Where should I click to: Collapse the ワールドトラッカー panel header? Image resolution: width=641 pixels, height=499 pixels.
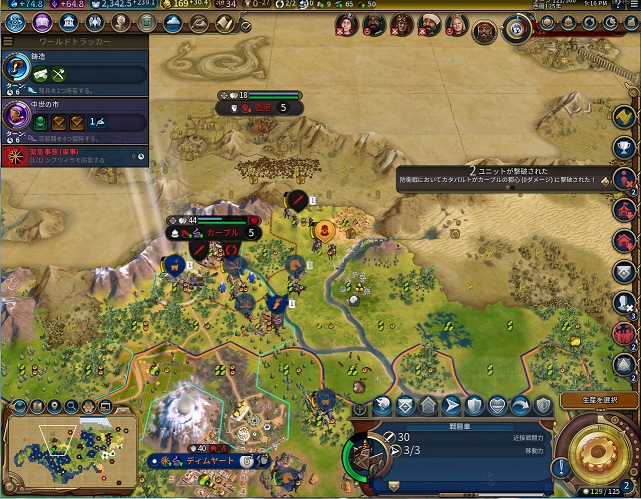[x=74, y=42]
